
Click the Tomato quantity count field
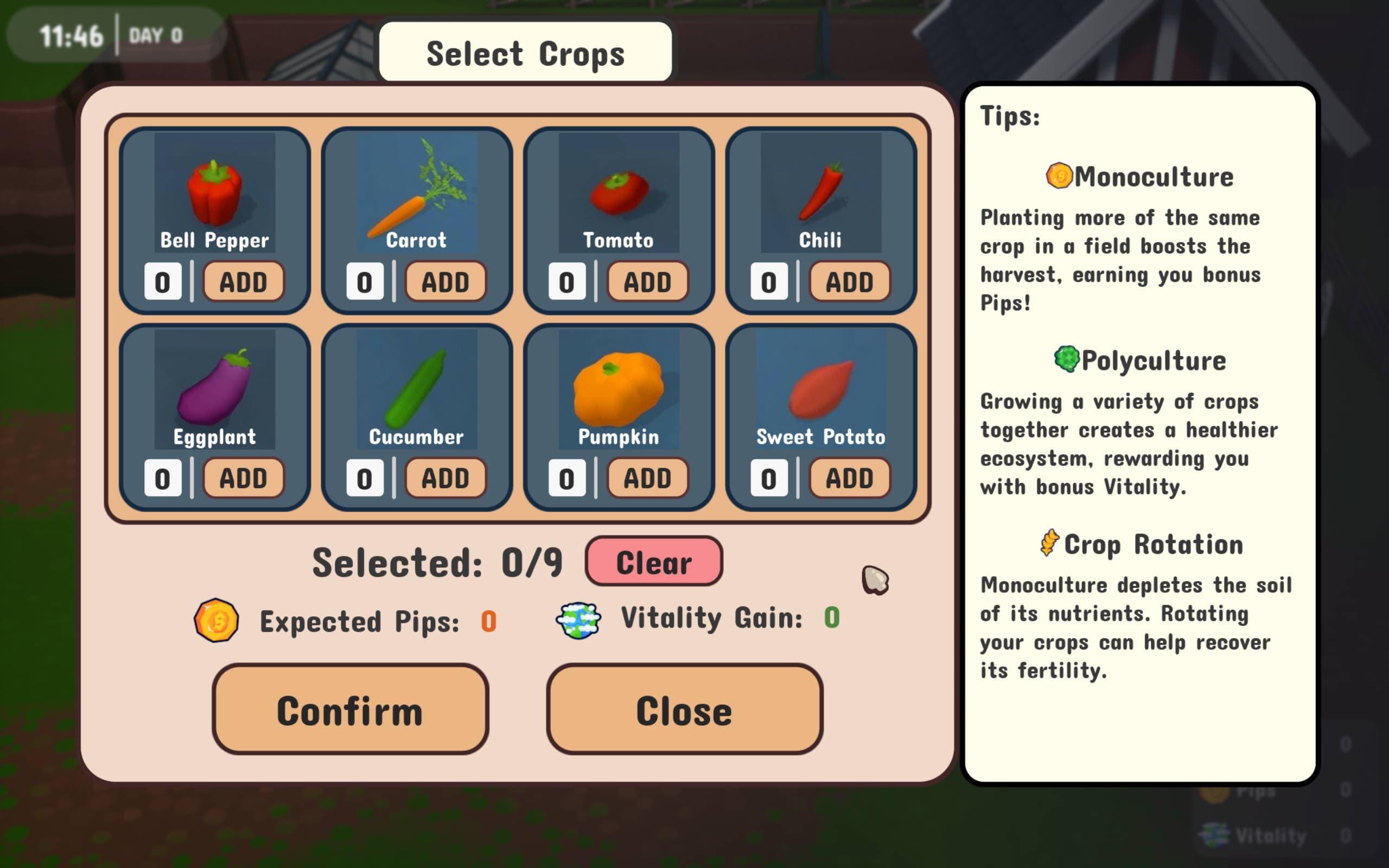565,280
